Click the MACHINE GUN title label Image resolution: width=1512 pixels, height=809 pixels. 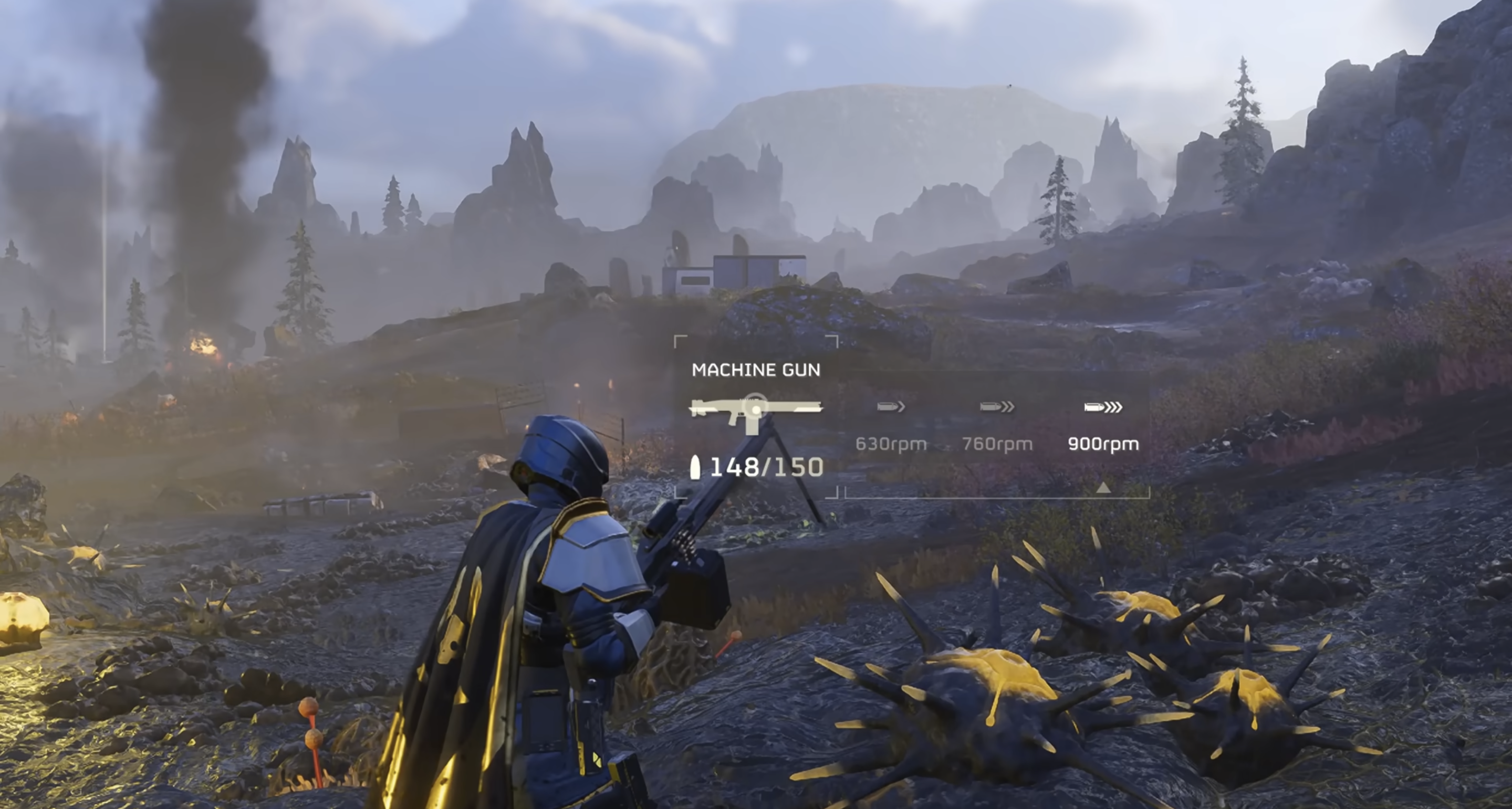pyautogui.click(x=757, y=370)
